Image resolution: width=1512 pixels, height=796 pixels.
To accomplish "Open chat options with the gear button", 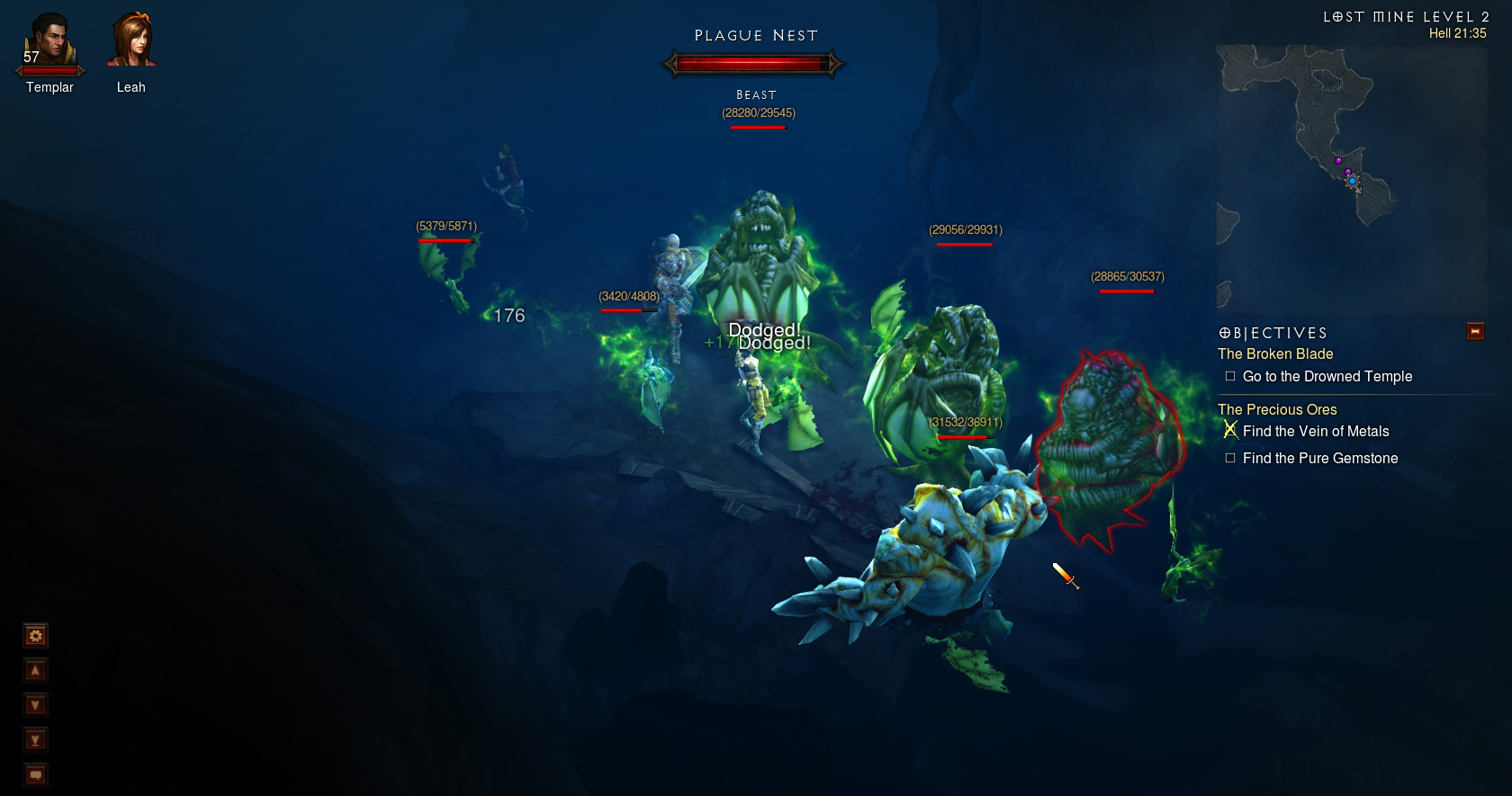I will click(35, 637).
